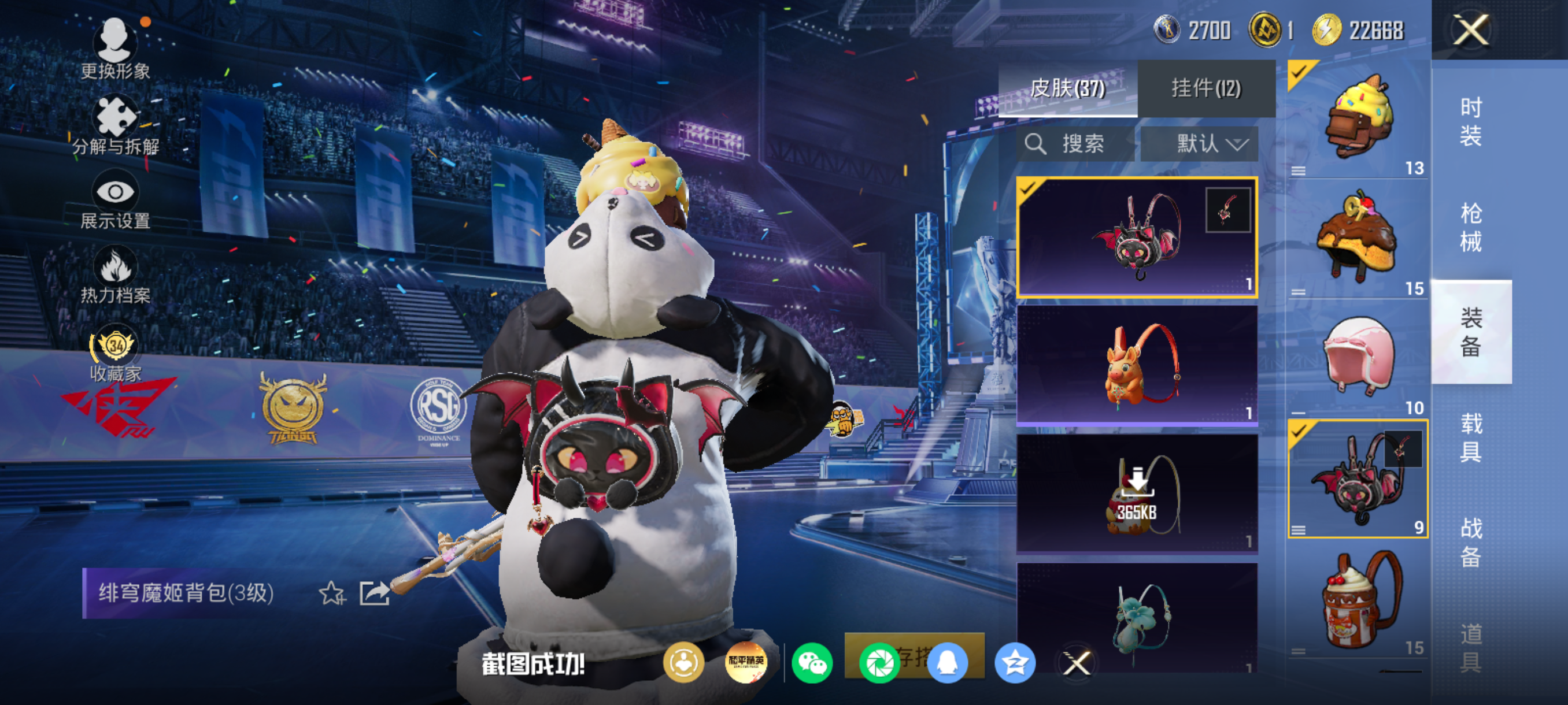
Task: Select the 皮肤(37) skins tab
Action: click(x=1068, y=89)
